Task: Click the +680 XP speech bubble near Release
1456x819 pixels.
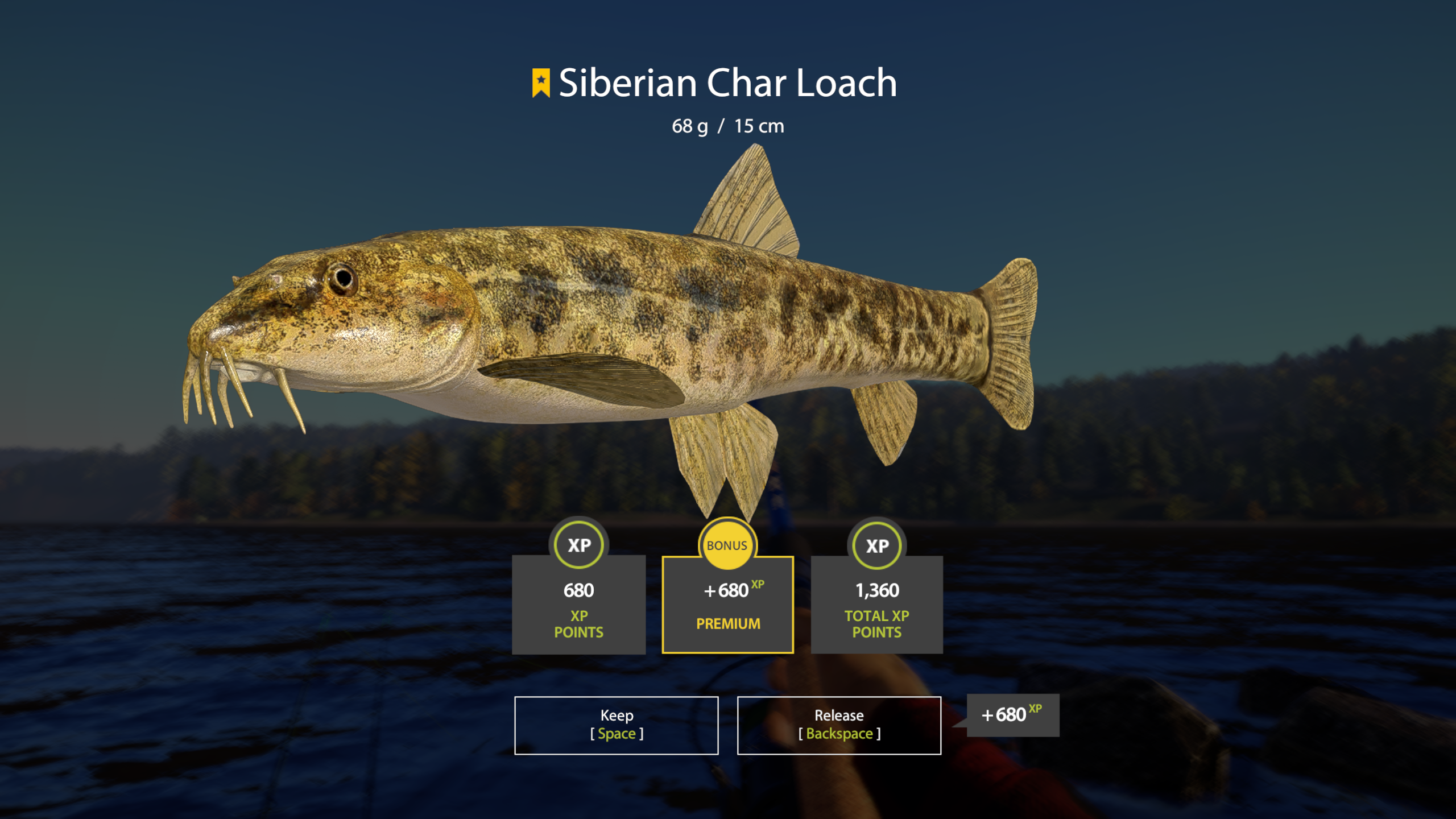Action: click(x=1012, y=715)
